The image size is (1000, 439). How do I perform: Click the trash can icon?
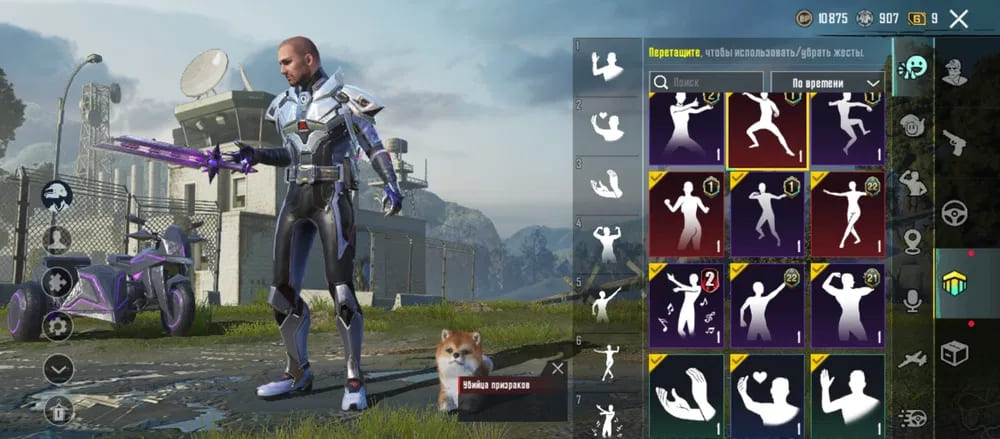[57, 409]
